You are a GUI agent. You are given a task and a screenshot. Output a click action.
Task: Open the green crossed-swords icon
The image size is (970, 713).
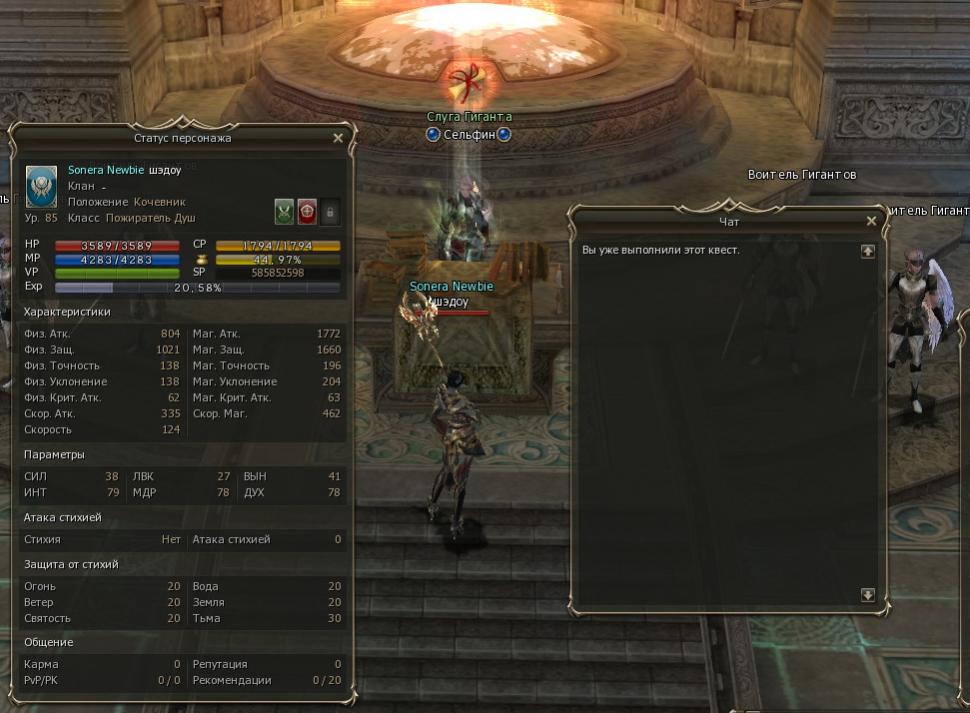(x=285, y=211)
